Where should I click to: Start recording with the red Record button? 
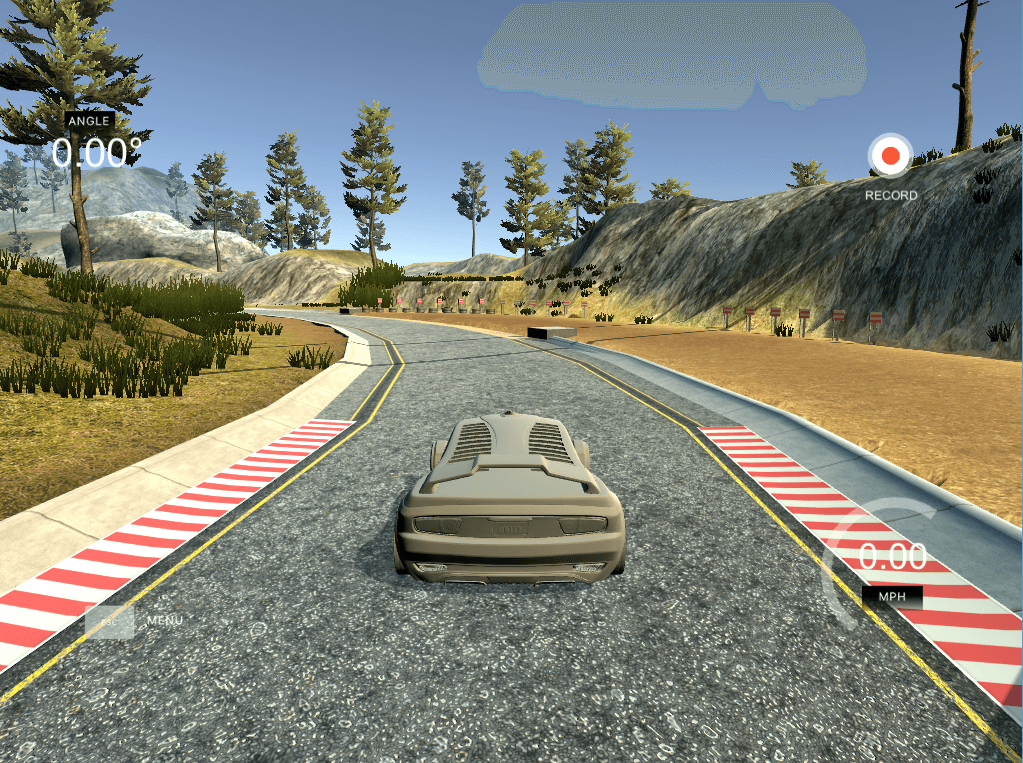coord(889,156)
